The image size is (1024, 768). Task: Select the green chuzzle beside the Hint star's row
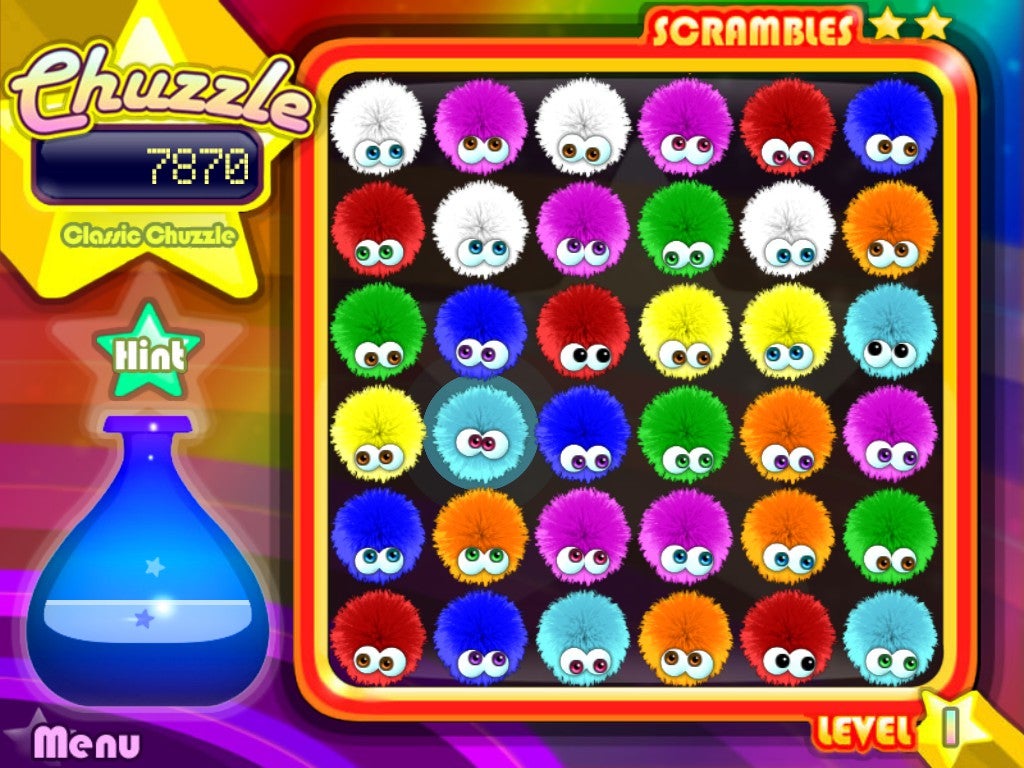coord(378,330)
